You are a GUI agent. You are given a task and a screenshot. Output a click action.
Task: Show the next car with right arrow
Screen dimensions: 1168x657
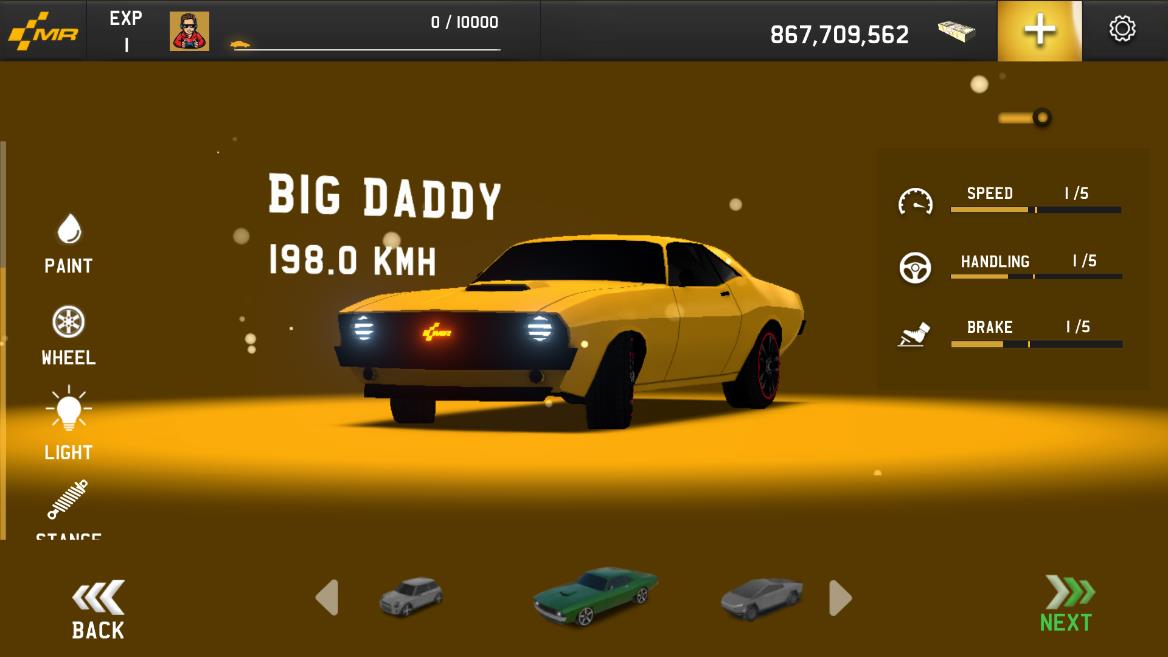tap(840, 598)
